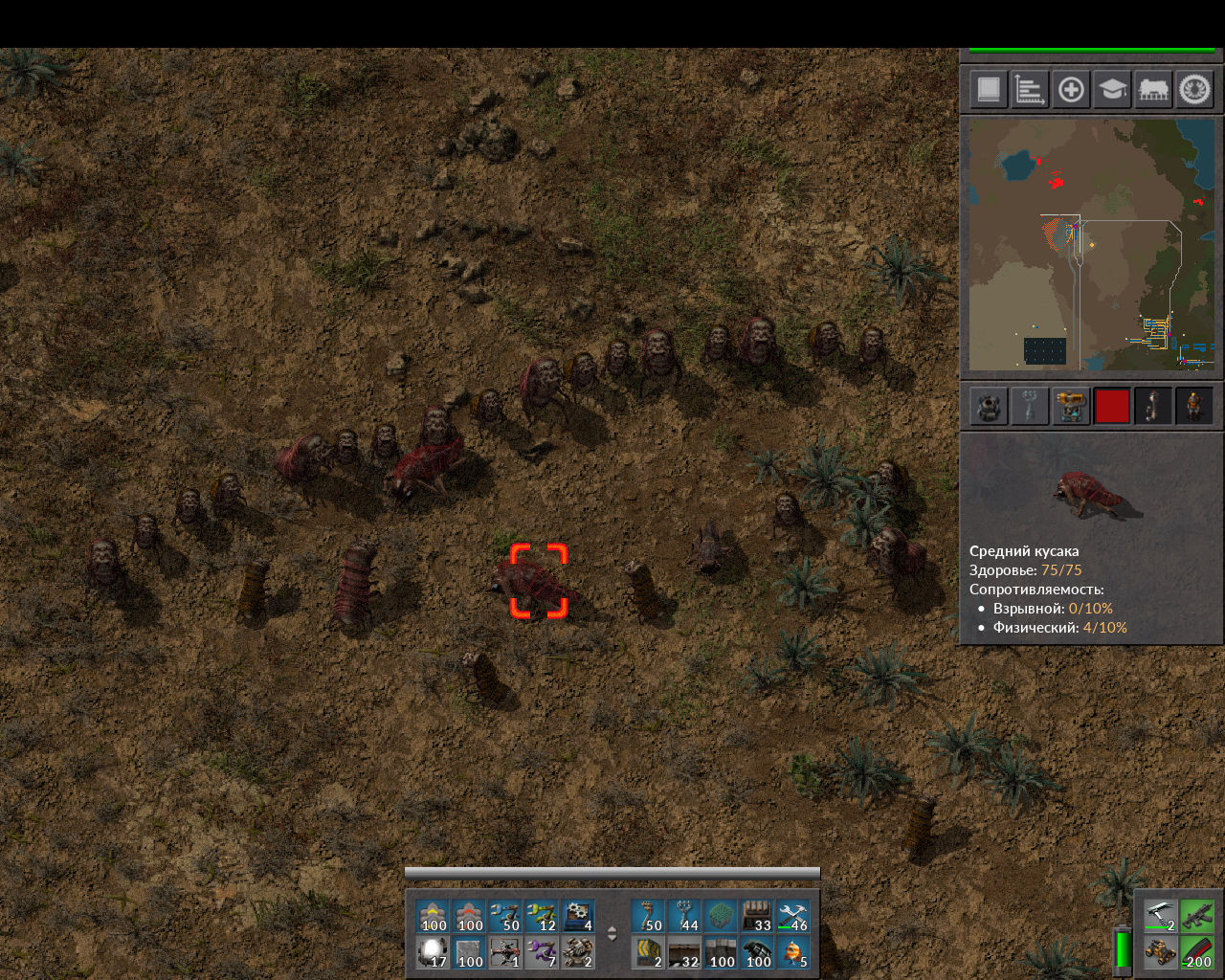Click the minimap
The width and height of the screenshot is (1225, 980).
(x=1091, y=244)
